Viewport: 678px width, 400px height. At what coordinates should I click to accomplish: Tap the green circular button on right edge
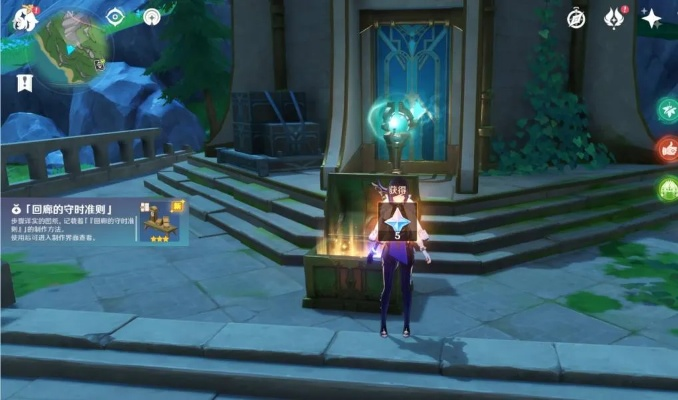[668, 188]
